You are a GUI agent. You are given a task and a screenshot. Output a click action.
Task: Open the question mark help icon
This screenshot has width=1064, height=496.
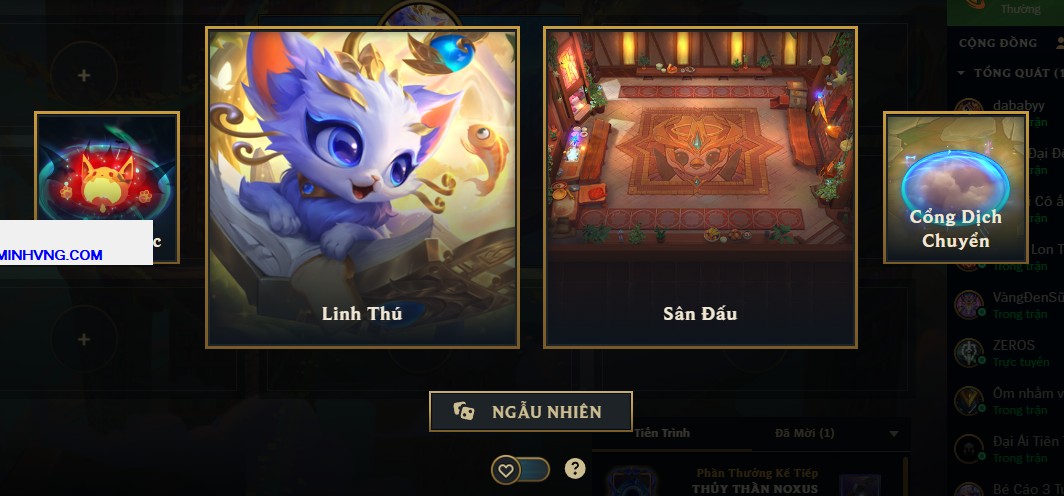coord(575,468)
